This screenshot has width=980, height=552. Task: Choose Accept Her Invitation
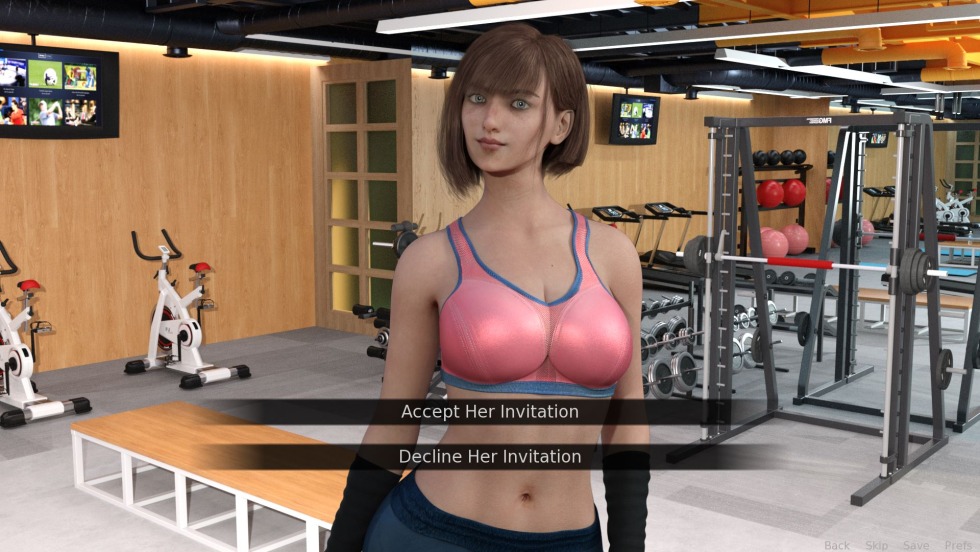[x=489, y=412]
